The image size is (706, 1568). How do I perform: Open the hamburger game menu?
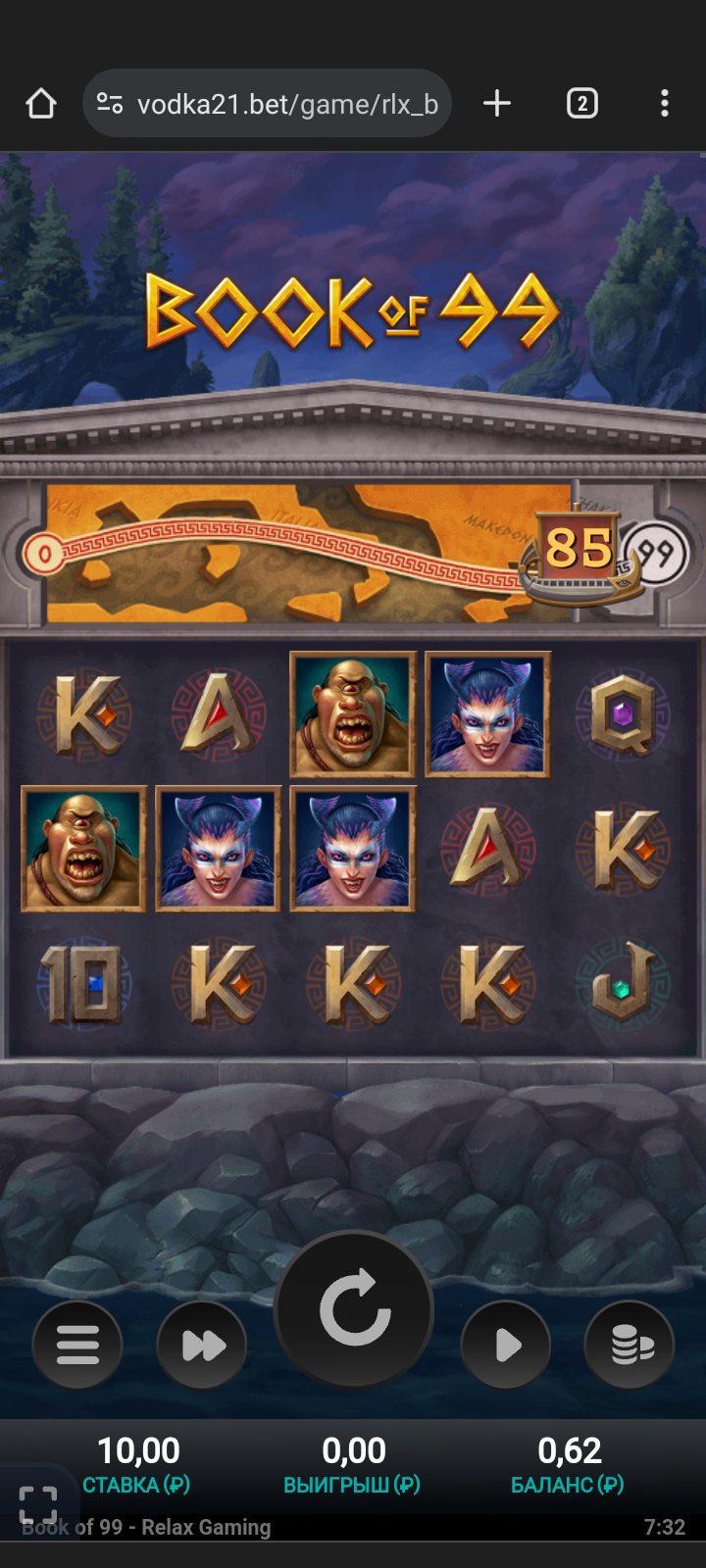click(x=77, y=1345)
